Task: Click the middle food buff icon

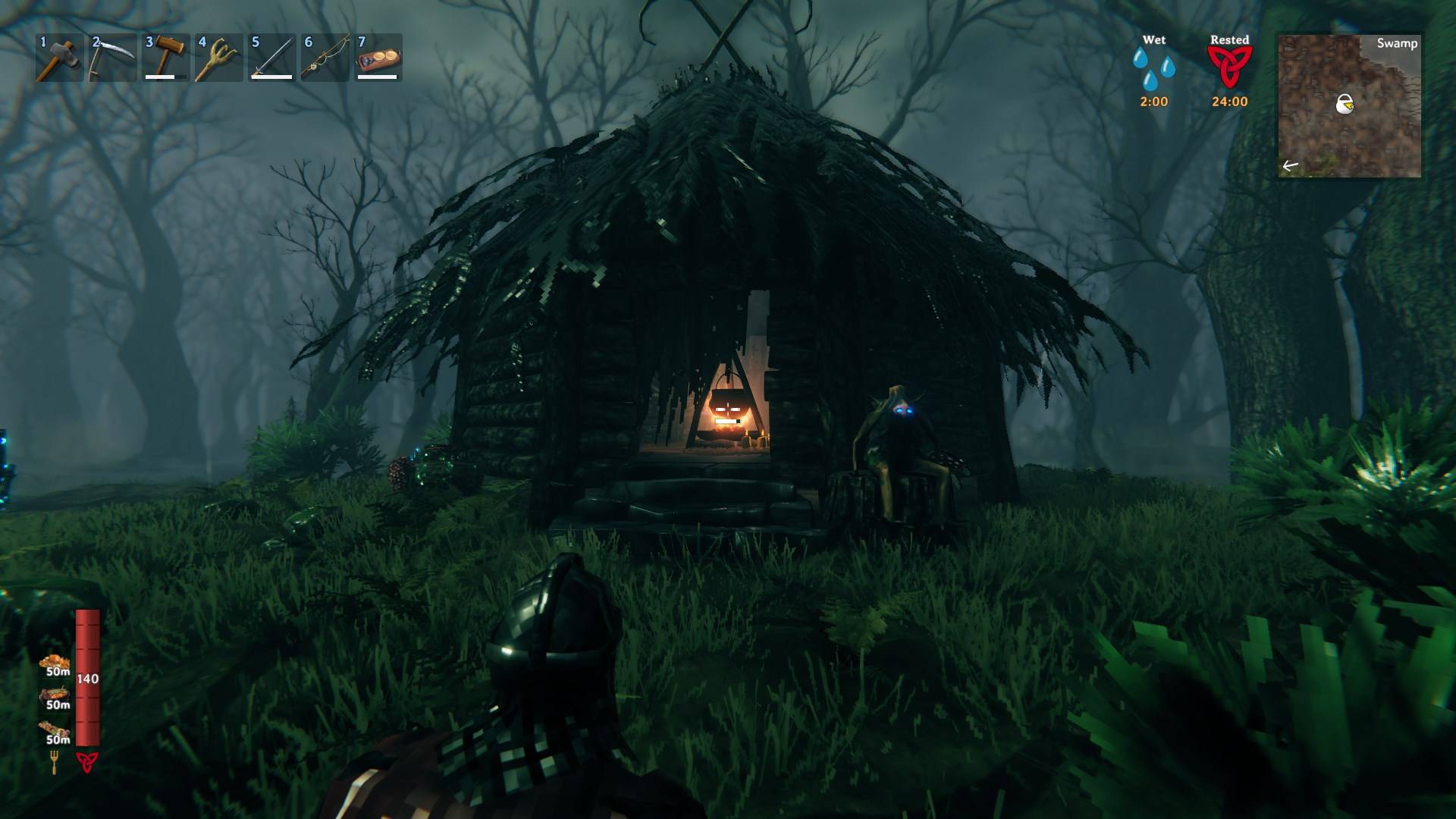Action: [x=57, y=697]
